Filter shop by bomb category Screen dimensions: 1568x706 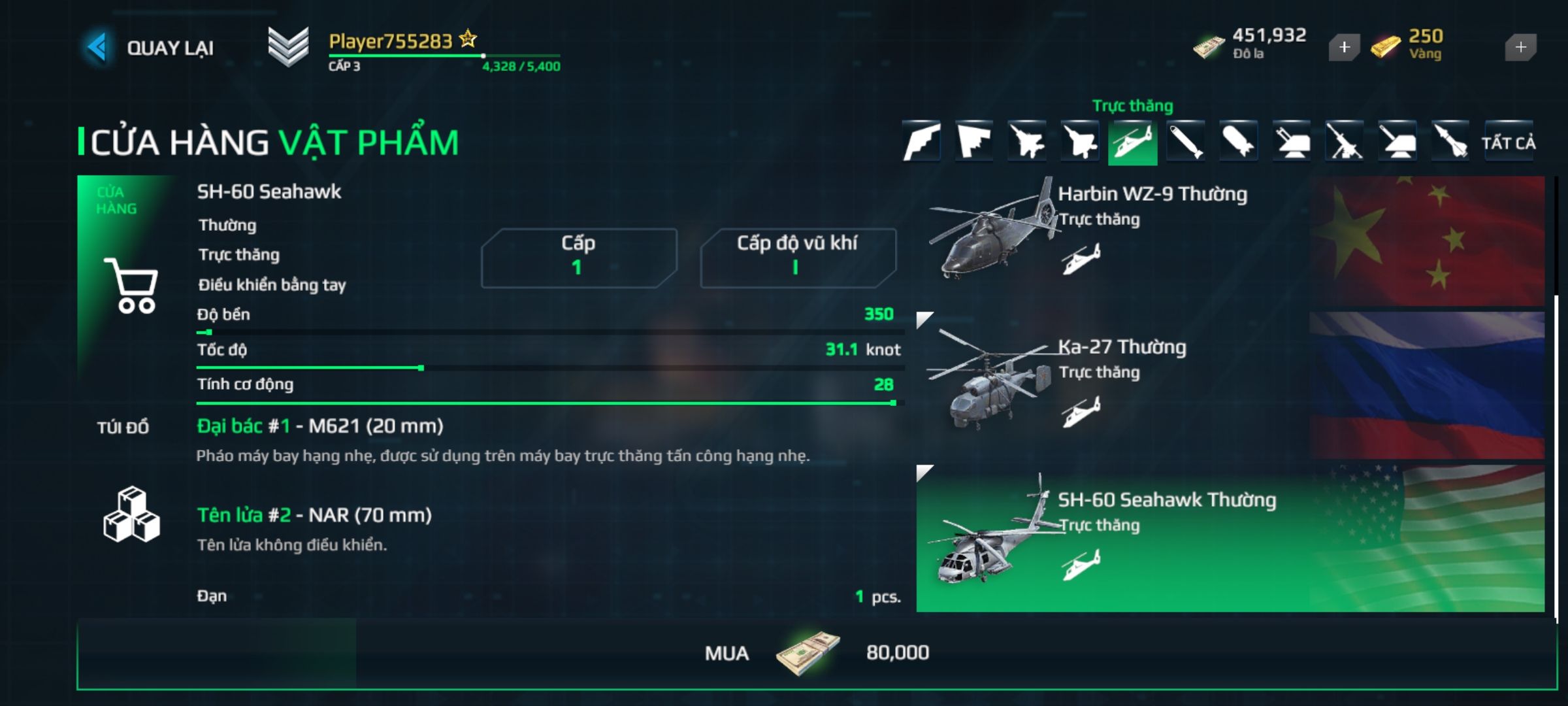[1238, 142]
